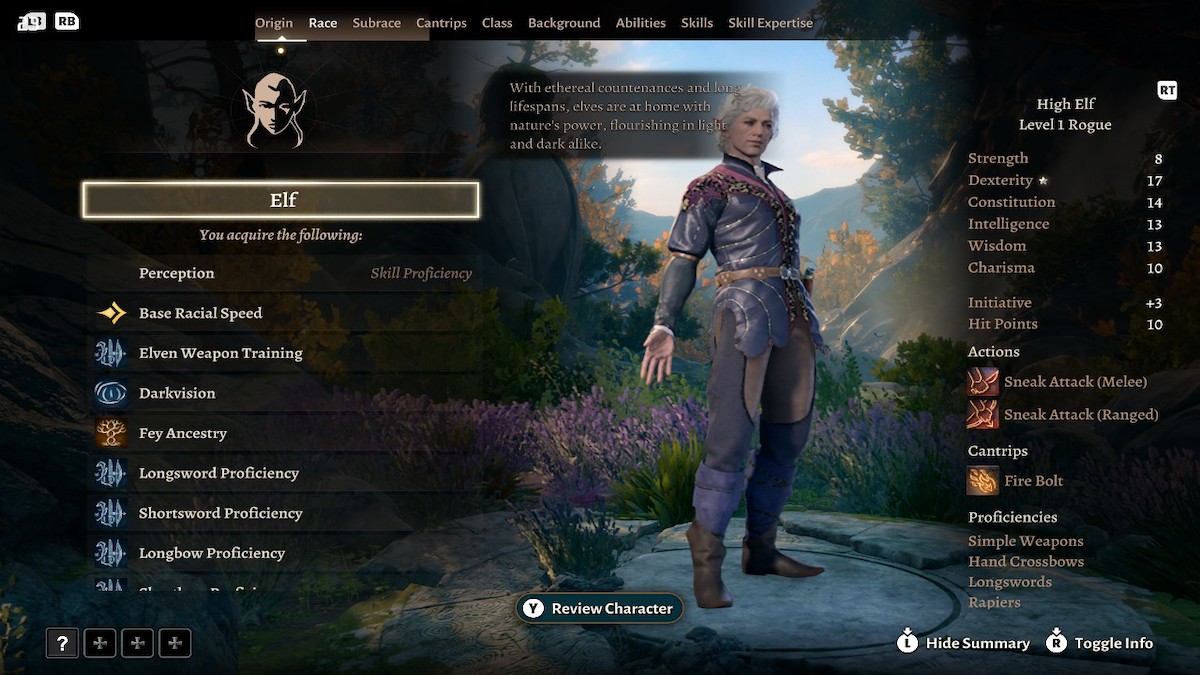Switch to the Origin tab
This screenshot has width=1200, height=675.
tap(274, 23)
